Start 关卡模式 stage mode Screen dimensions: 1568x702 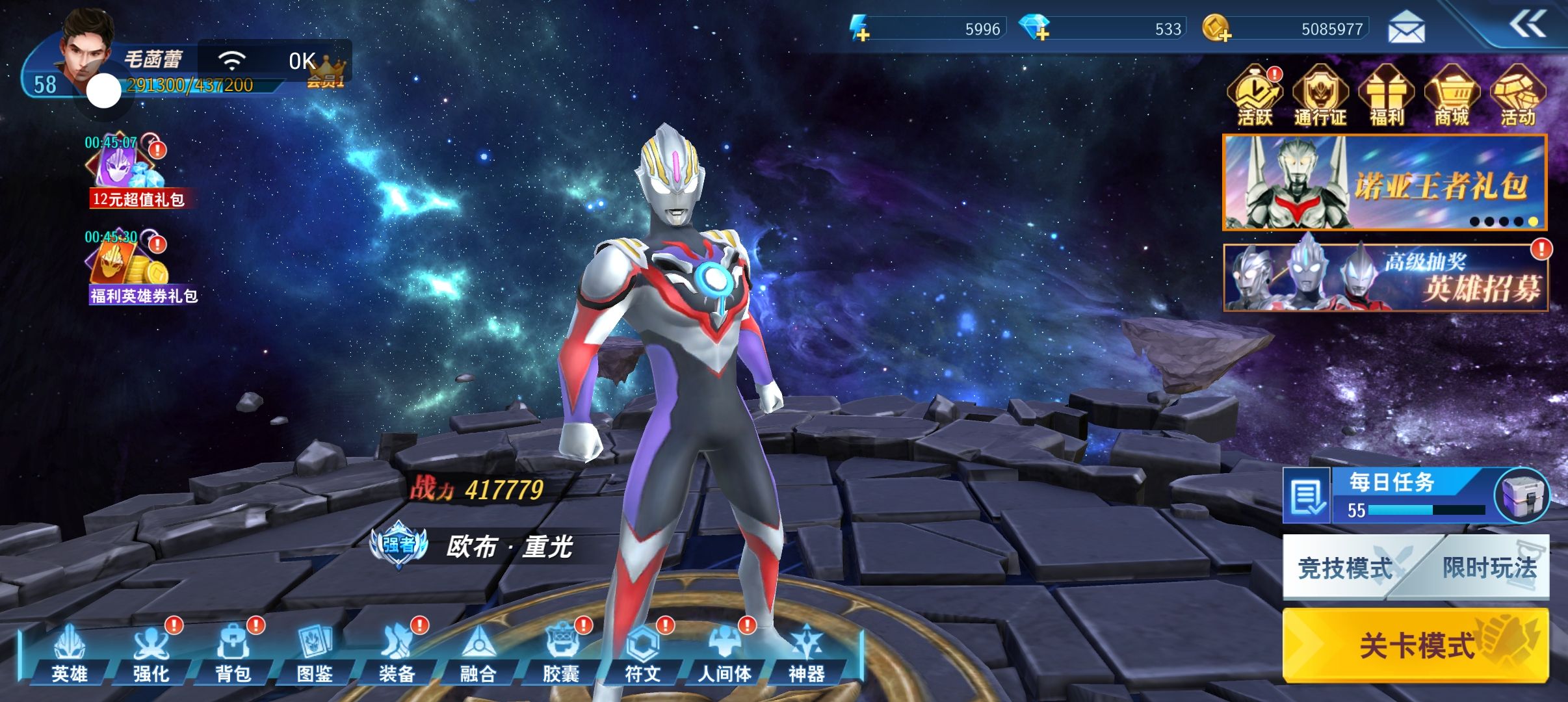pos(1416,645)
